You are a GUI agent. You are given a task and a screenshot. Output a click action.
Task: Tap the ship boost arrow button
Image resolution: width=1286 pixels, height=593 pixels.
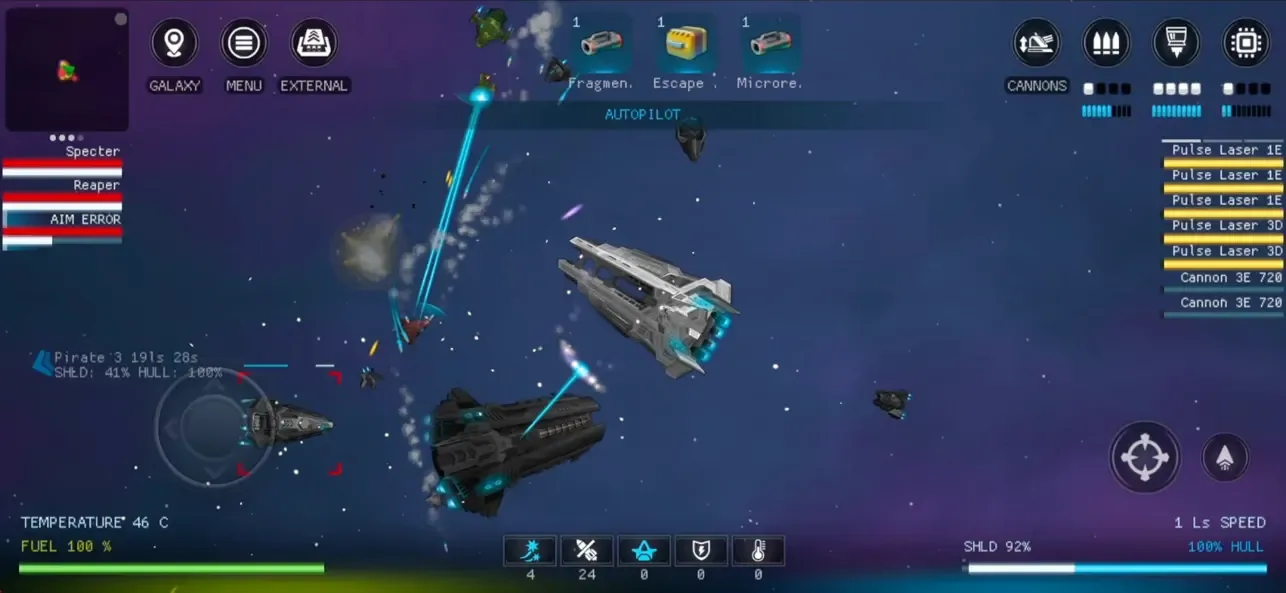click(x=1225, y=458)
